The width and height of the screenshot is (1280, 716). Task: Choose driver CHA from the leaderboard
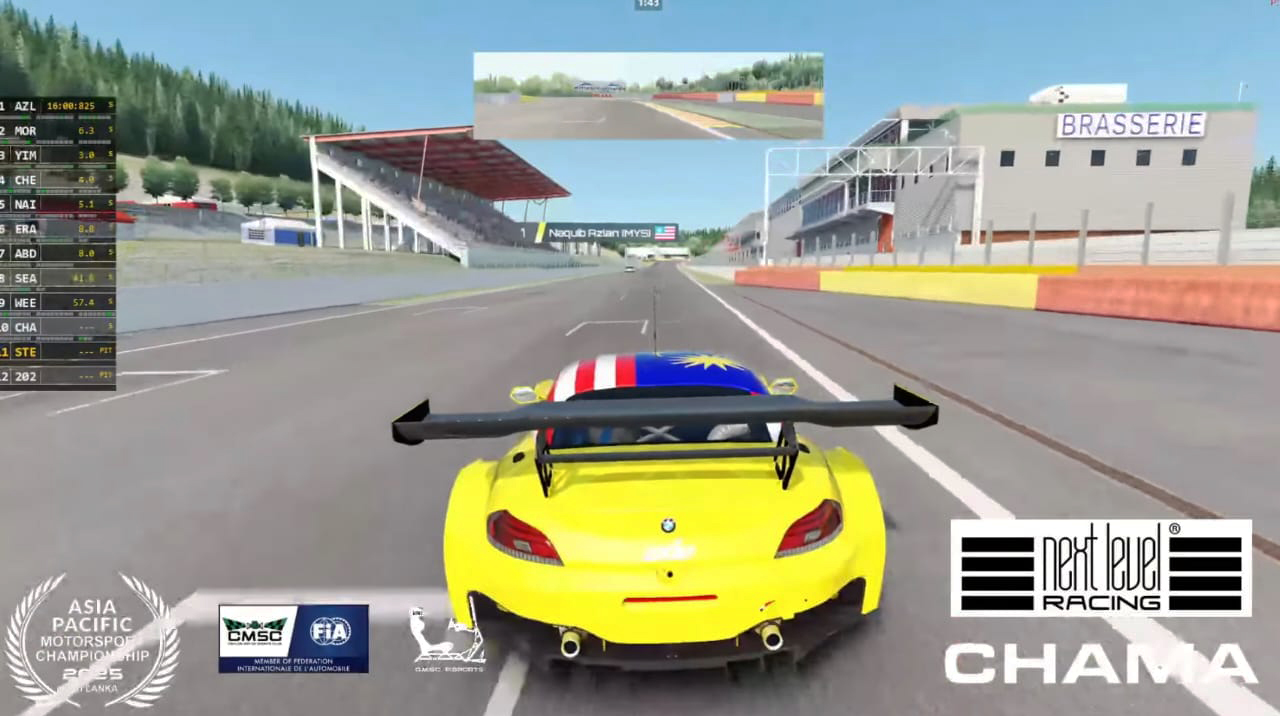click(57, 327)
